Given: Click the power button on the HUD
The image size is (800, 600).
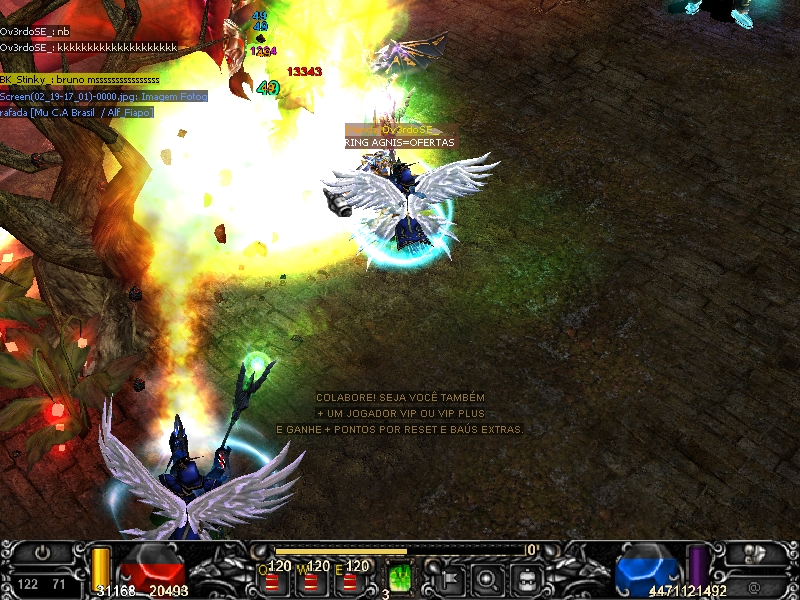Looking at the screenshot, I should tap(42, 551).
